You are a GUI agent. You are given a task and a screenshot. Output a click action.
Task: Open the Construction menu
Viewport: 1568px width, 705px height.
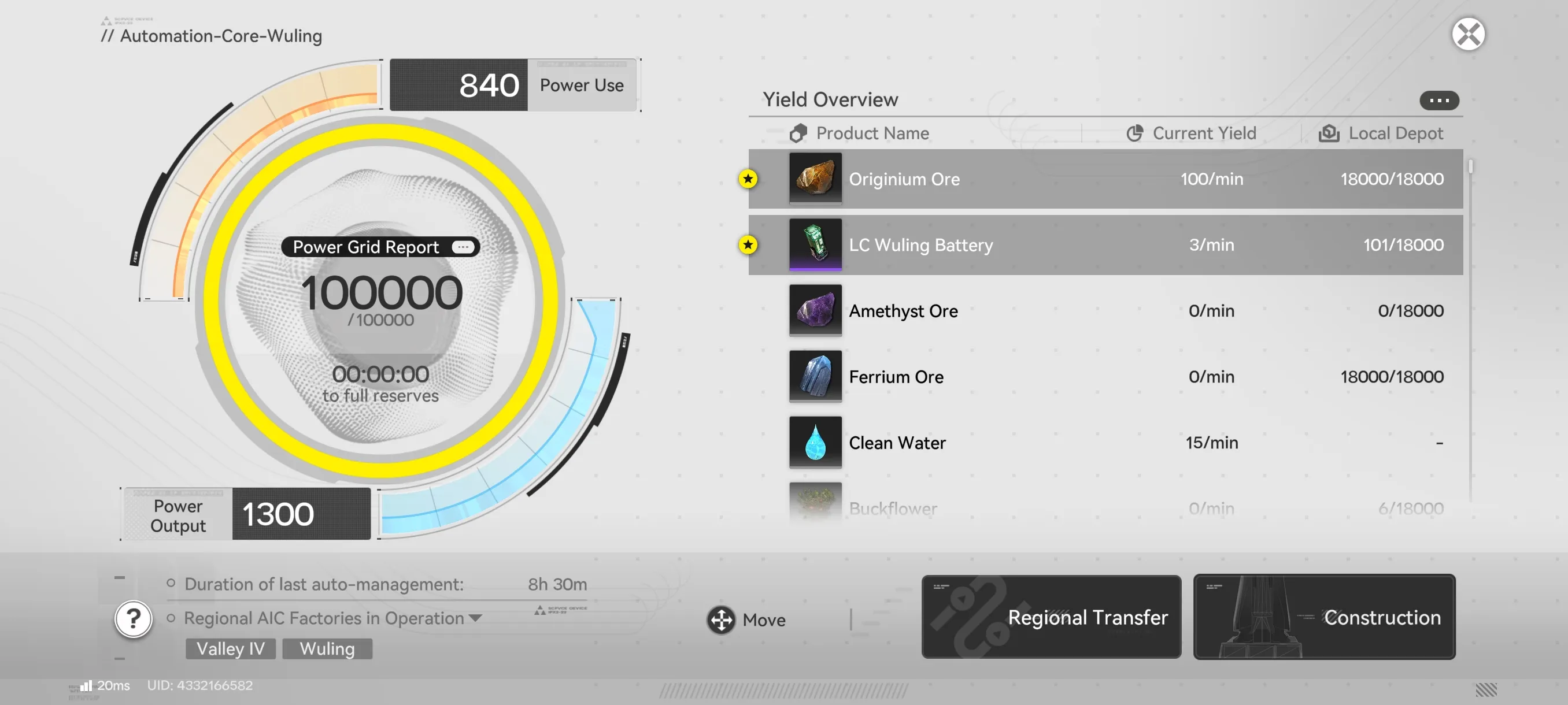pos(1324,617)
